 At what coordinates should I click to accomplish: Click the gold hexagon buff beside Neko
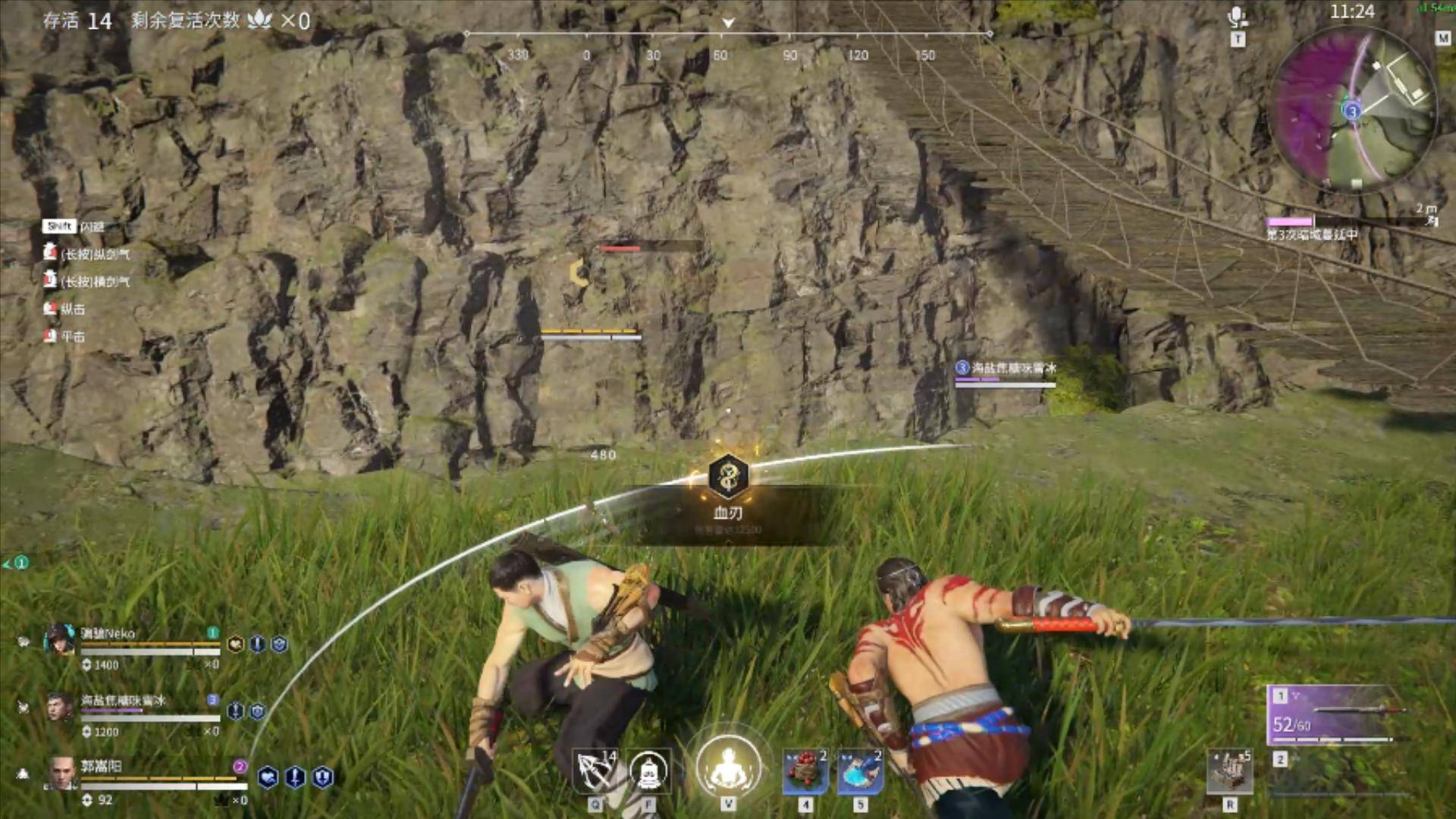(x=235, y=645)
